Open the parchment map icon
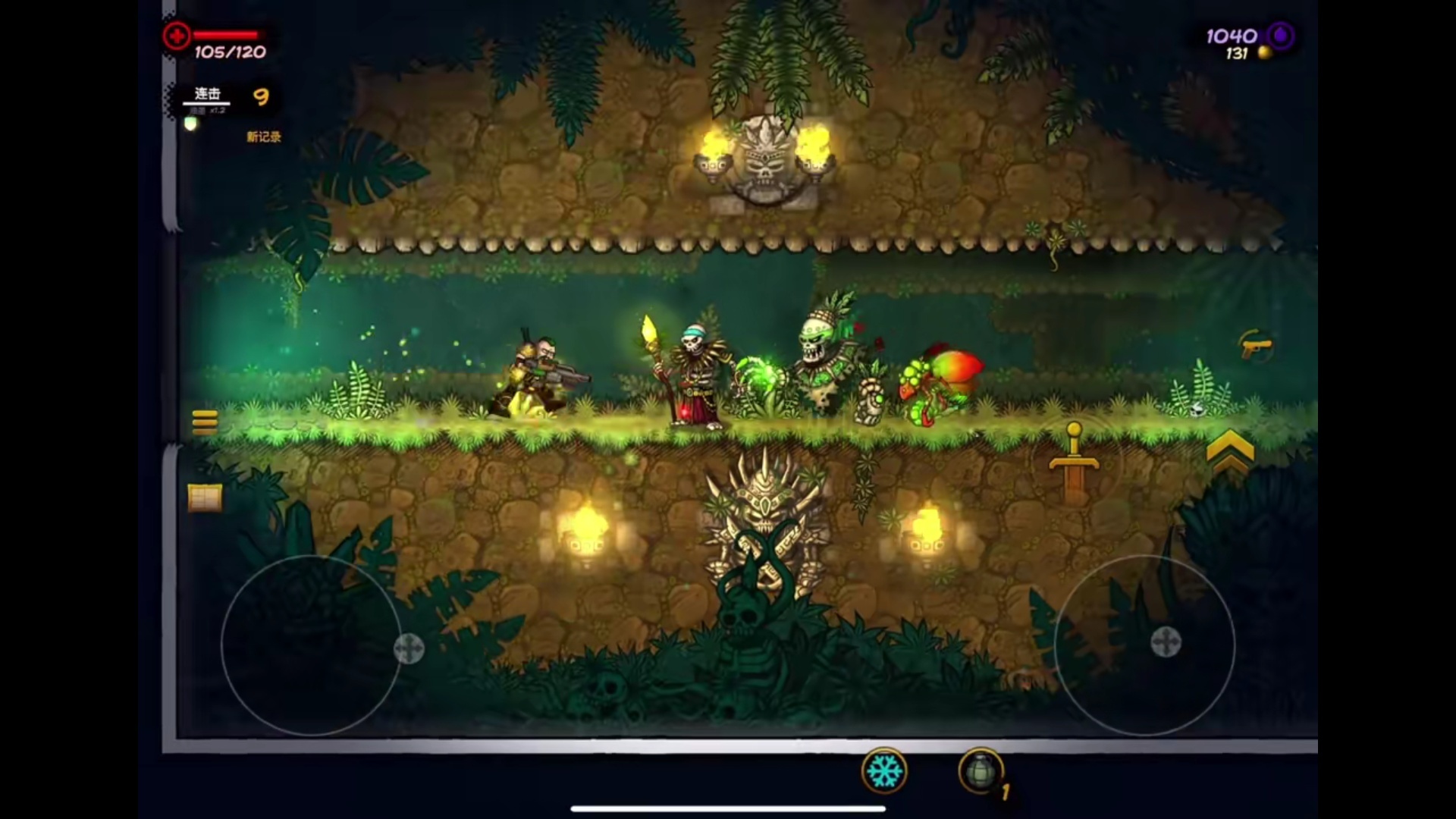 [205, 498]
